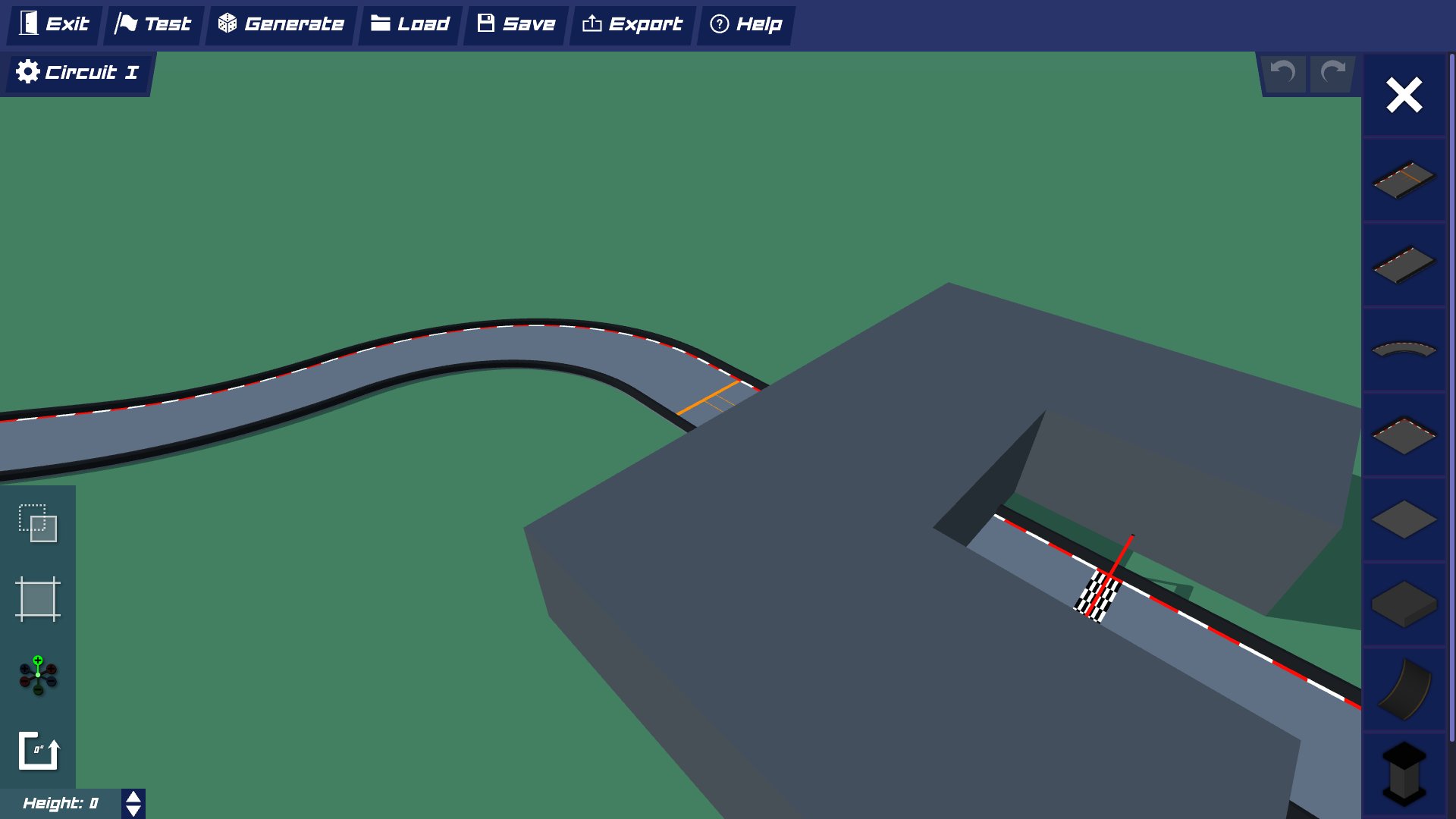Open Circuit I settings via the gear icon
This screenshot has height=819, width=1456.
click(x=28, y=71)
